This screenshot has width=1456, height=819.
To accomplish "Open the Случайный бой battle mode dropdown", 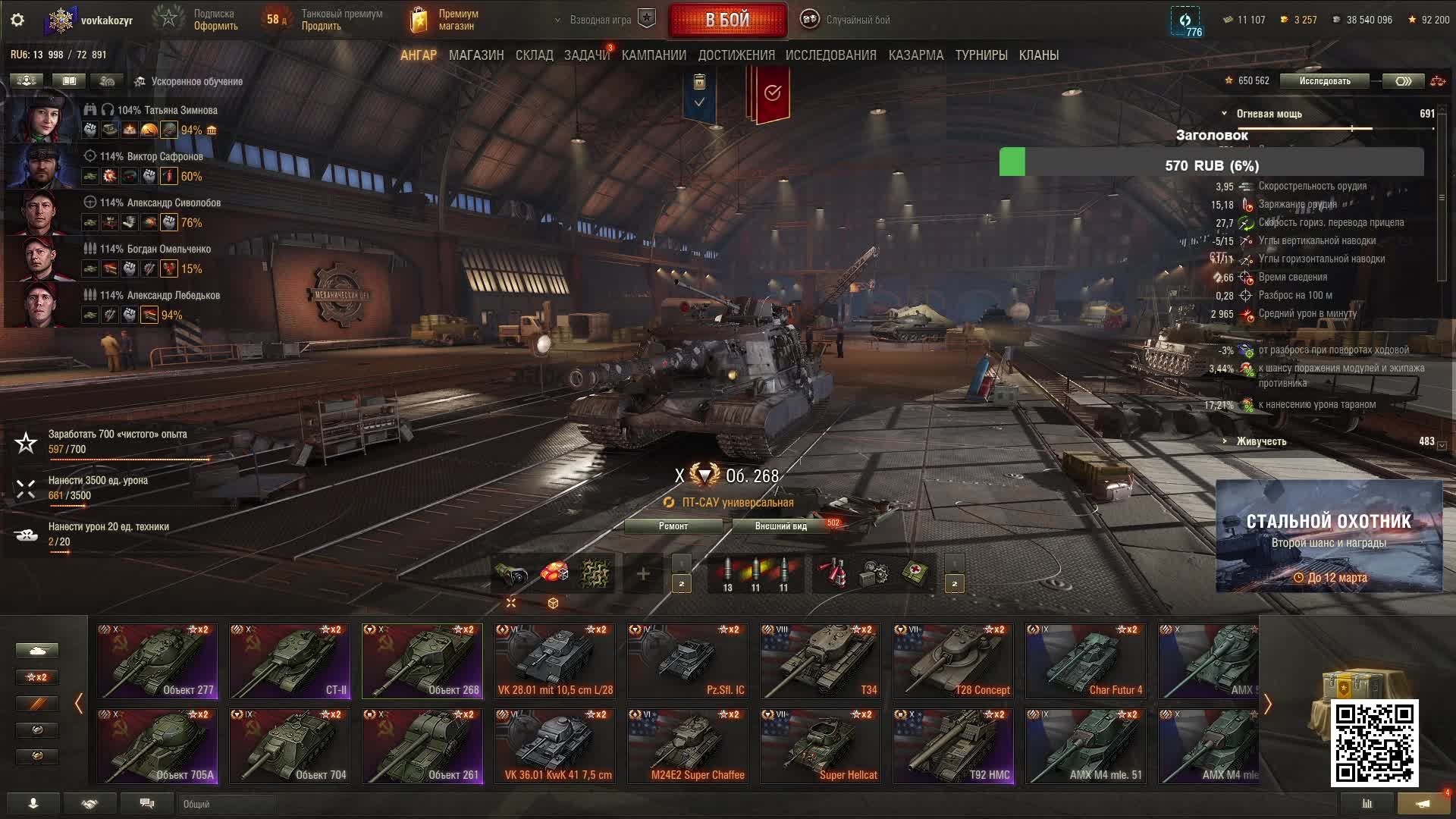I will click(x=847, y=20).
